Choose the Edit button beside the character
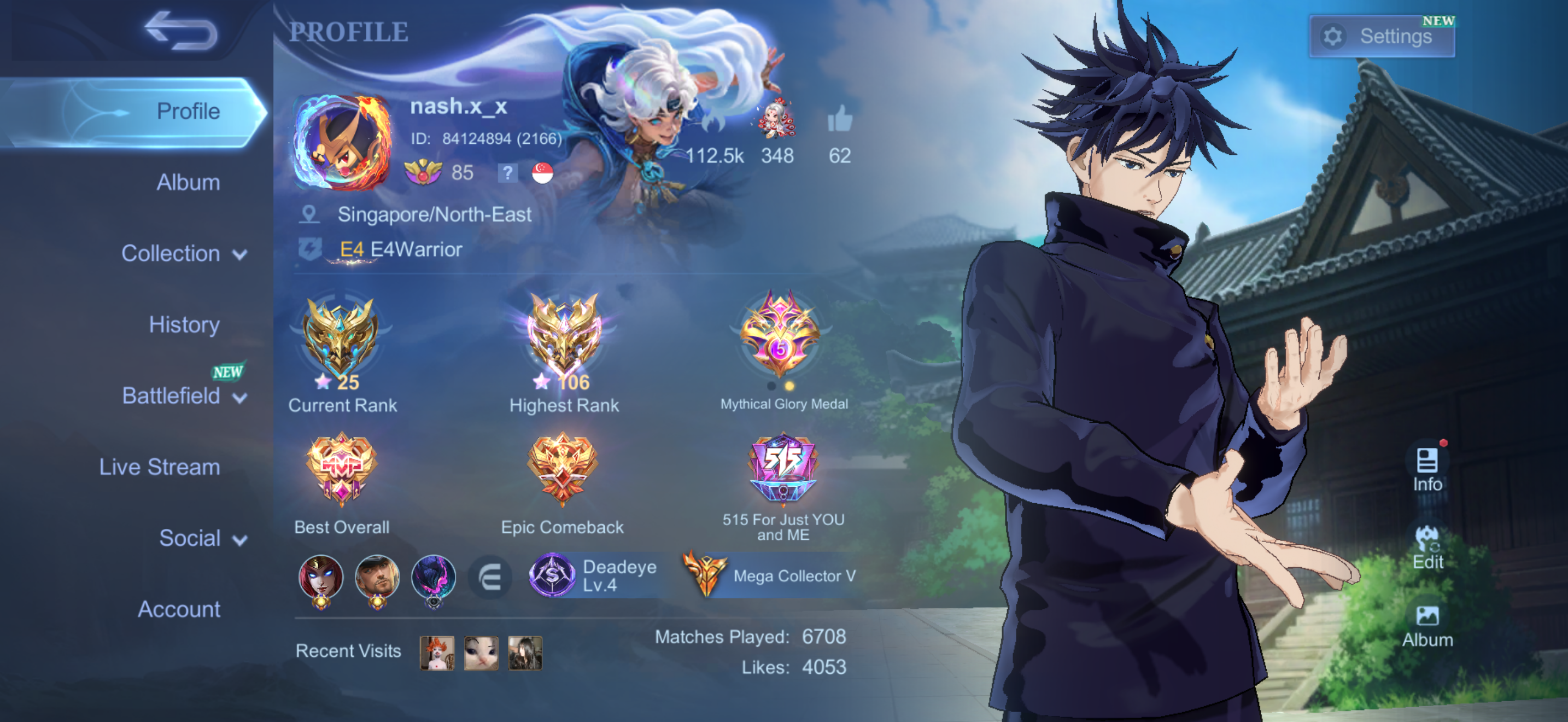The height and width of the screenshot is (722, 1568). 1427,548
